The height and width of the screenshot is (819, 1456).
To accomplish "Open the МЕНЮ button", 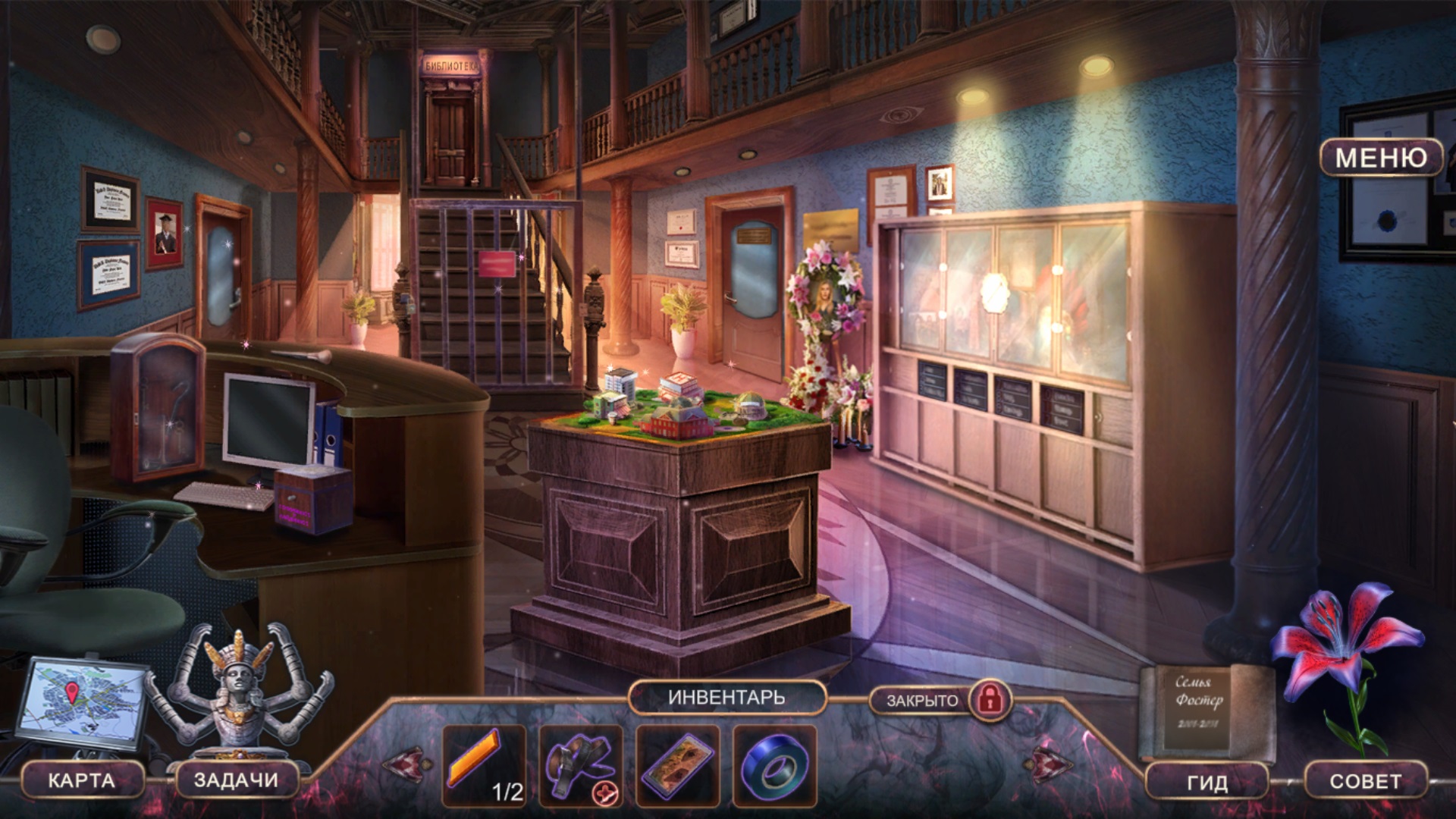I will 1380,158.
